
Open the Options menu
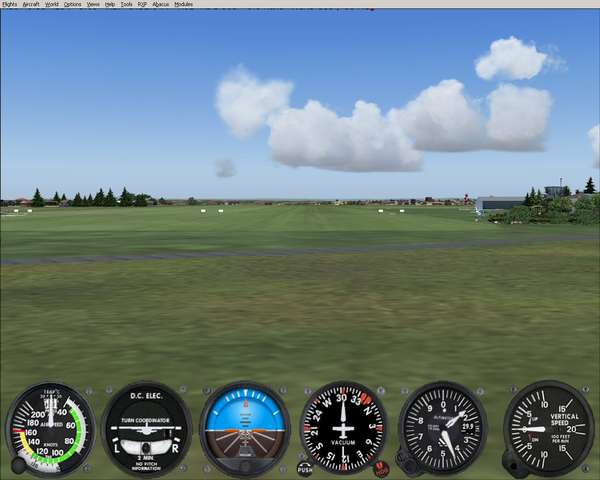point(72,4)
